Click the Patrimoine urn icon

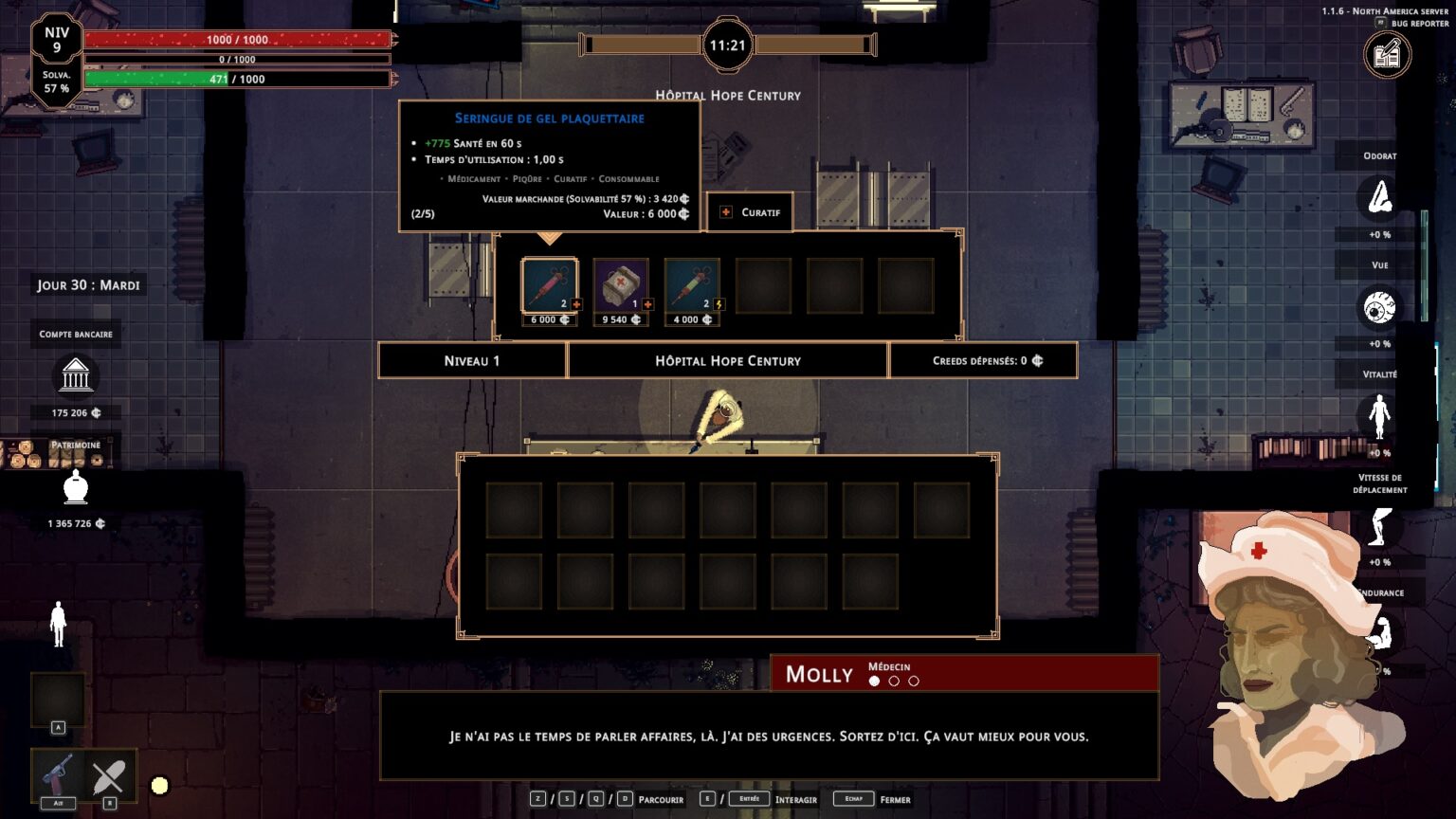coord(74,486)
